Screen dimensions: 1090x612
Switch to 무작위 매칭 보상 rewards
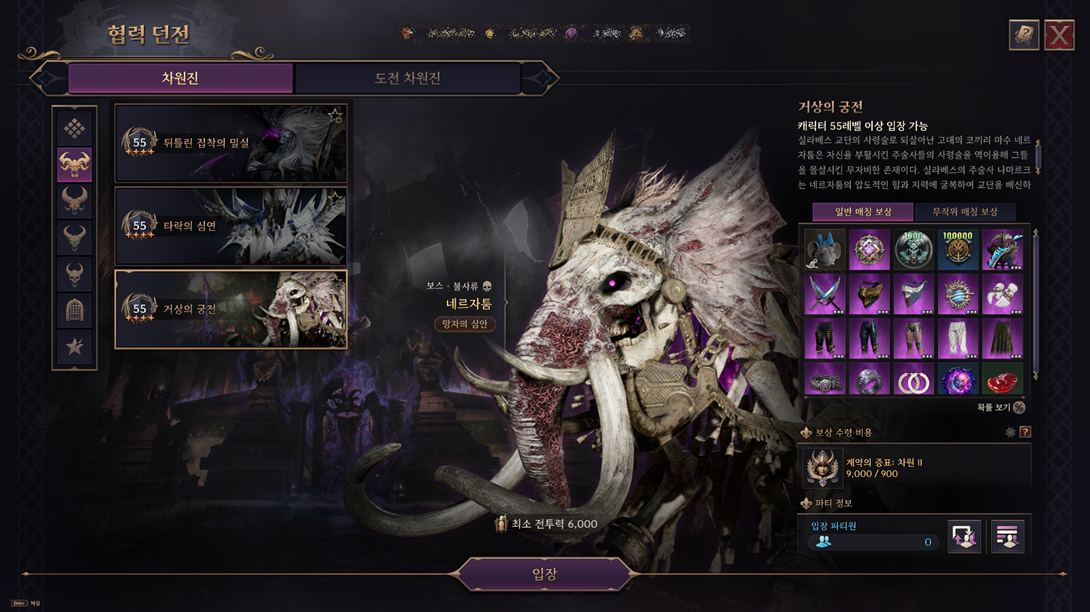(964, 212)
